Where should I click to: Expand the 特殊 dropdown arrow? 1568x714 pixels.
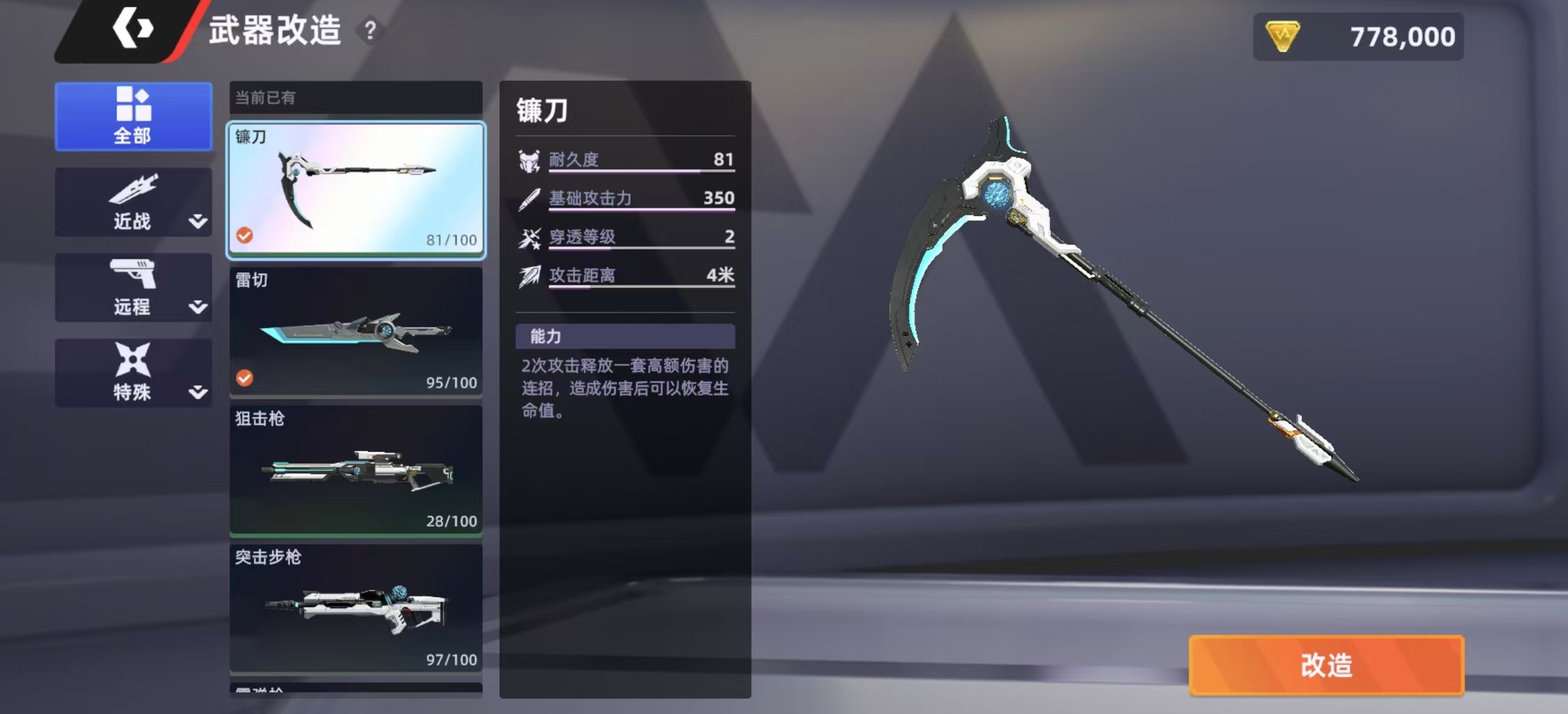[198, 392]
